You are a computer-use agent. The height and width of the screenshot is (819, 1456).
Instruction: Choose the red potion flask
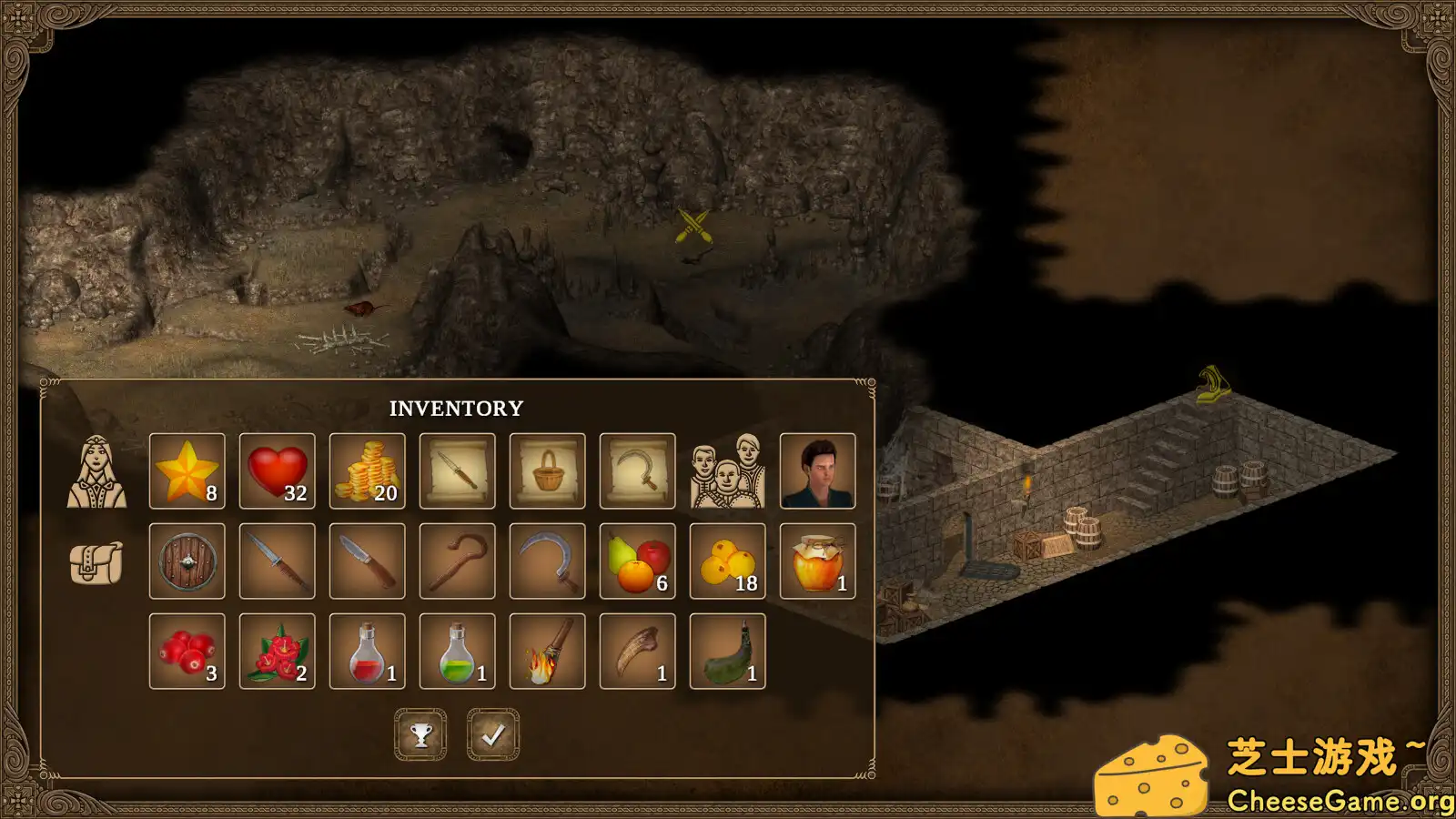pos(367,652)
